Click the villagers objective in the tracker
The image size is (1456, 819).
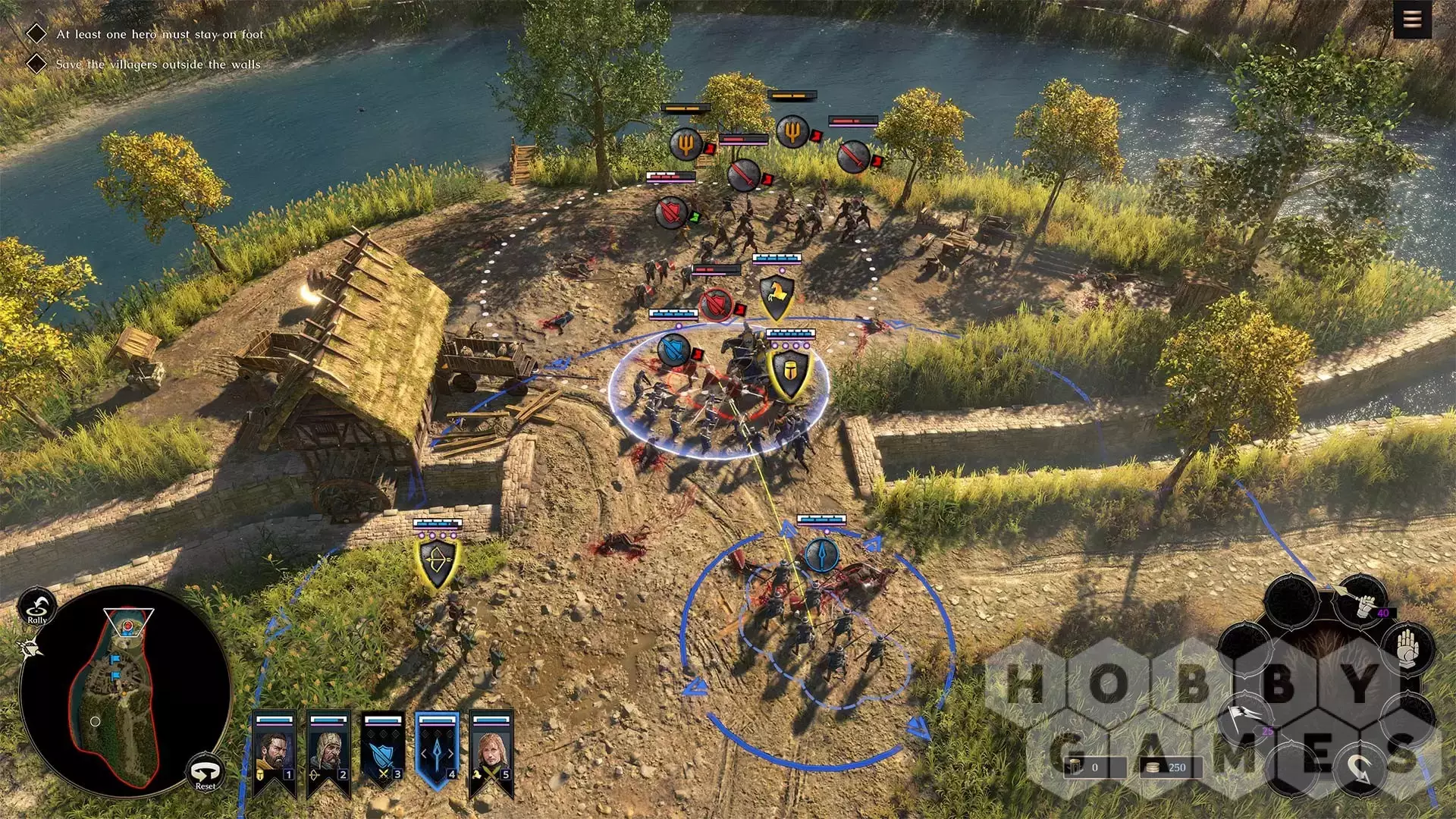(158, 64)
